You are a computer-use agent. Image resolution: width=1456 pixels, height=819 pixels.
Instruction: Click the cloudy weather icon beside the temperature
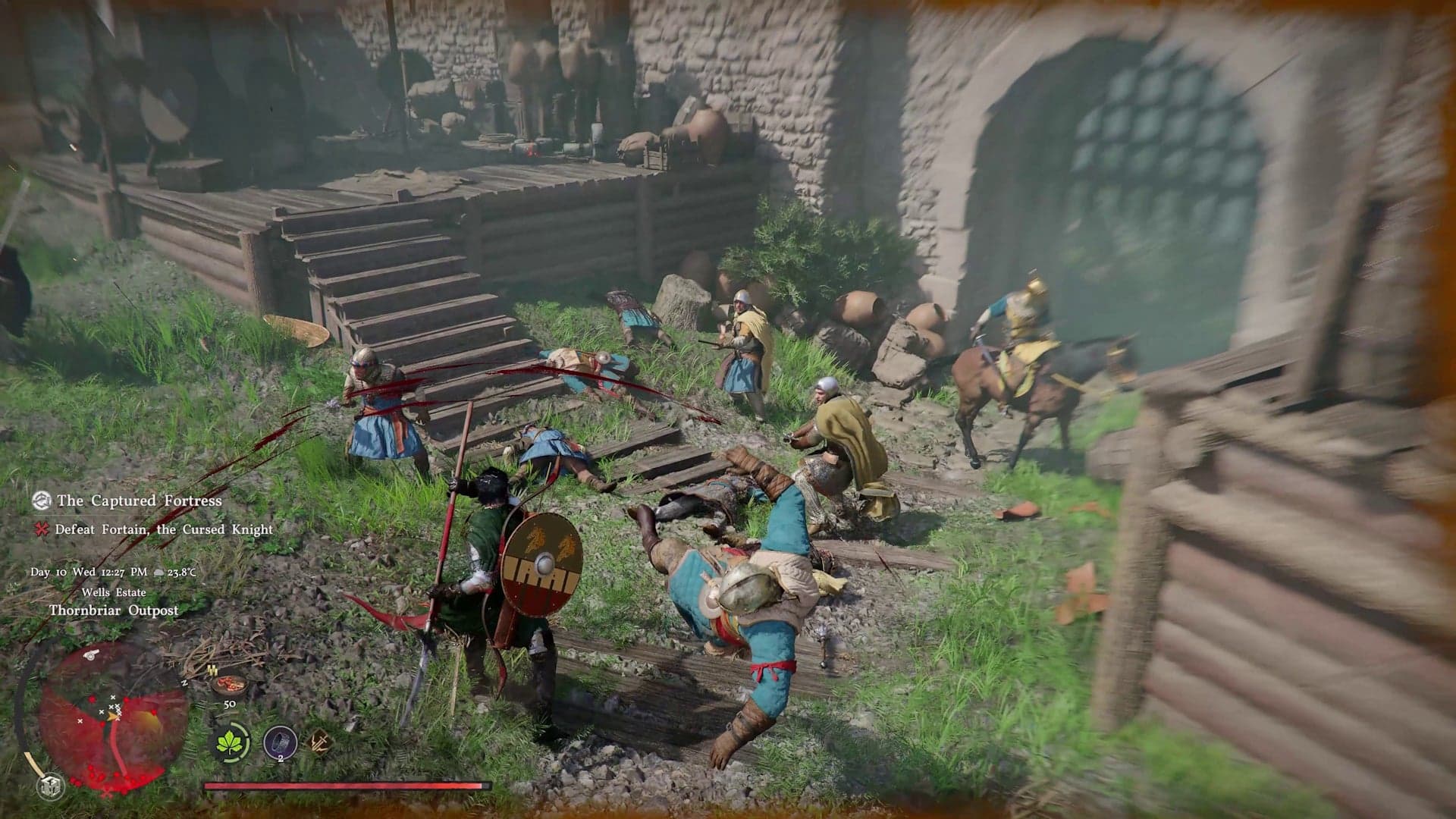158,572
